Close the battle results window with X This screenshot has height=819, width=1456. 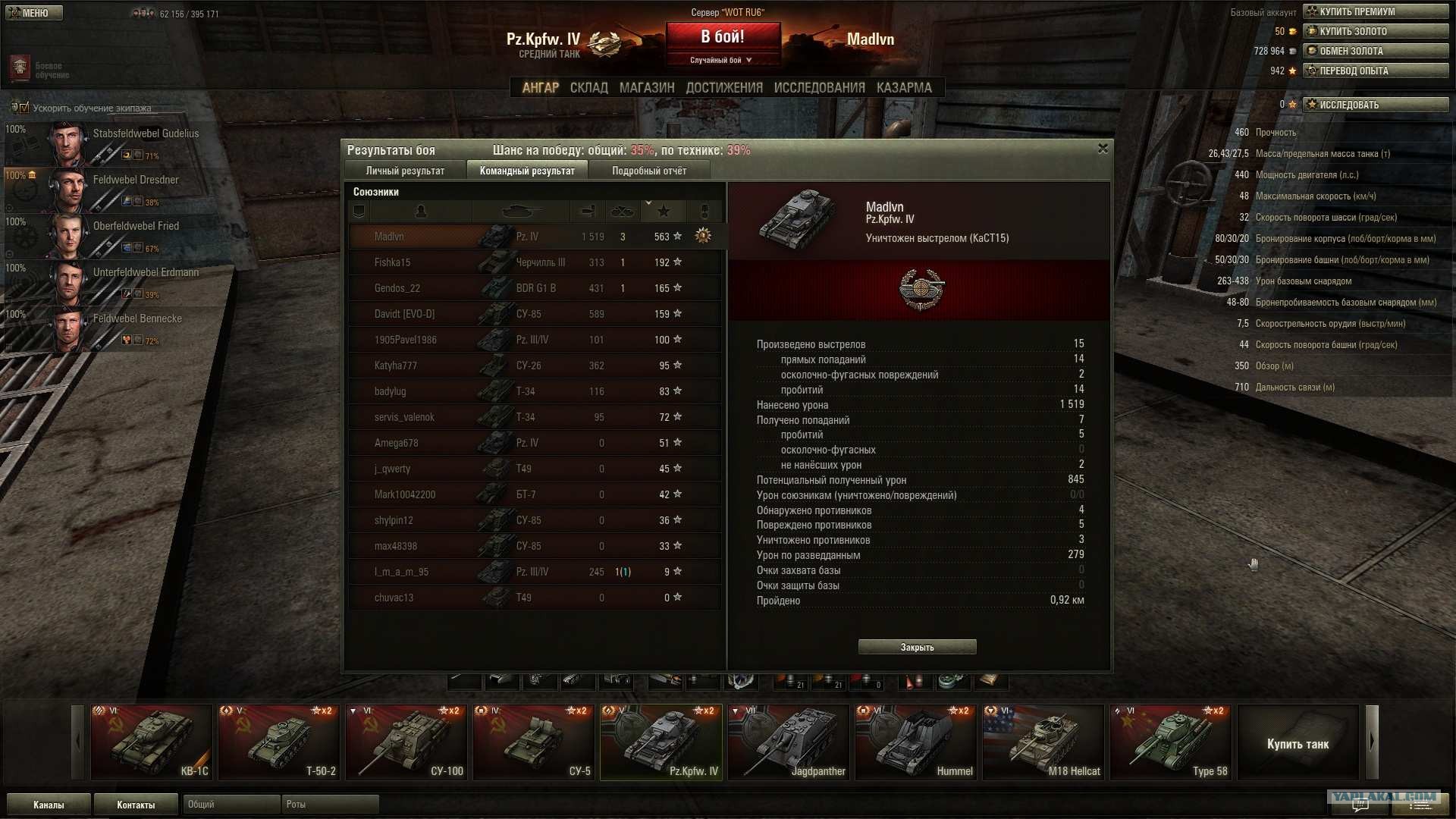pyautogui.click(x=1103, y=149)
